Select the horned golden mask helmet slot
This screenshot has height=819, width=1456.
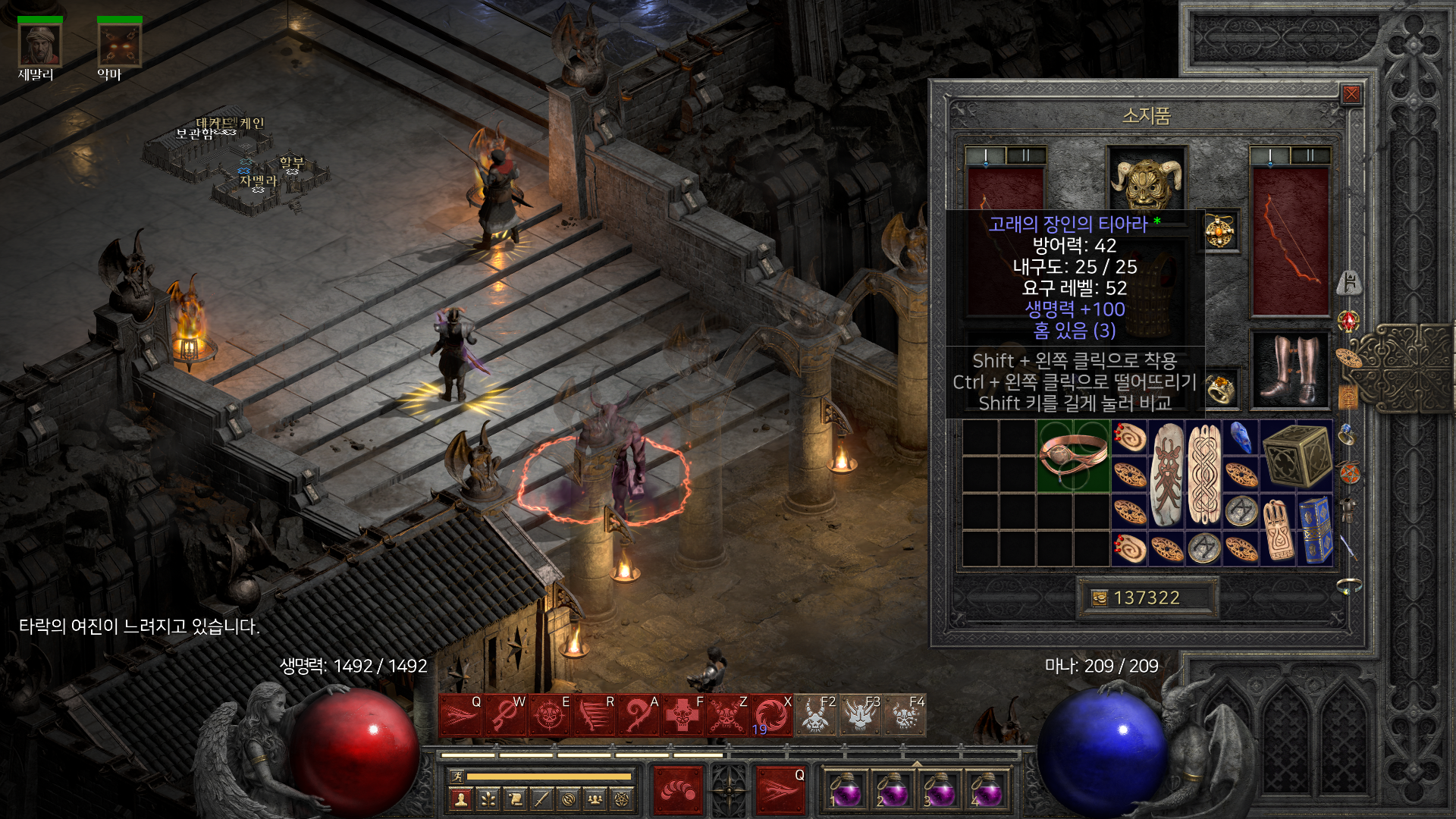tap(1146, 179)
